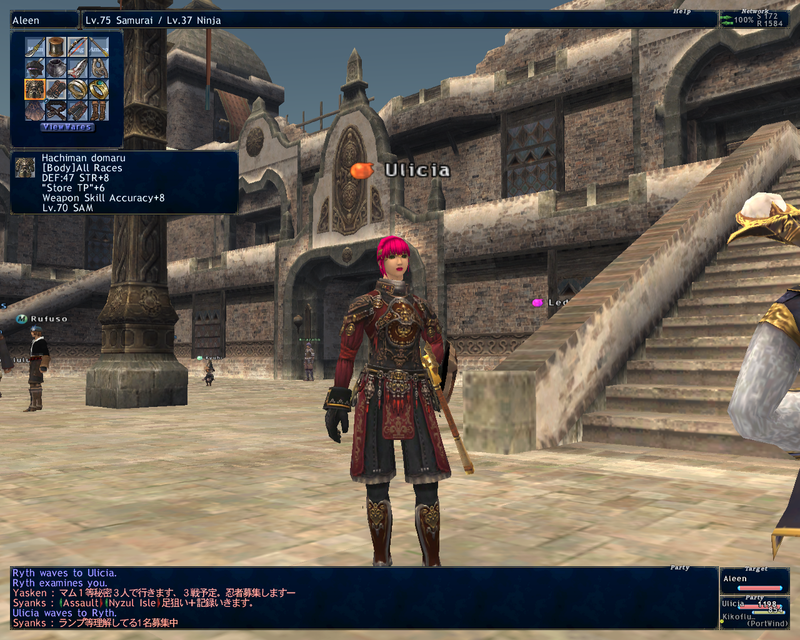The image size is (800, 640).
Task: Click the chat log window
Action: (360, 597)
